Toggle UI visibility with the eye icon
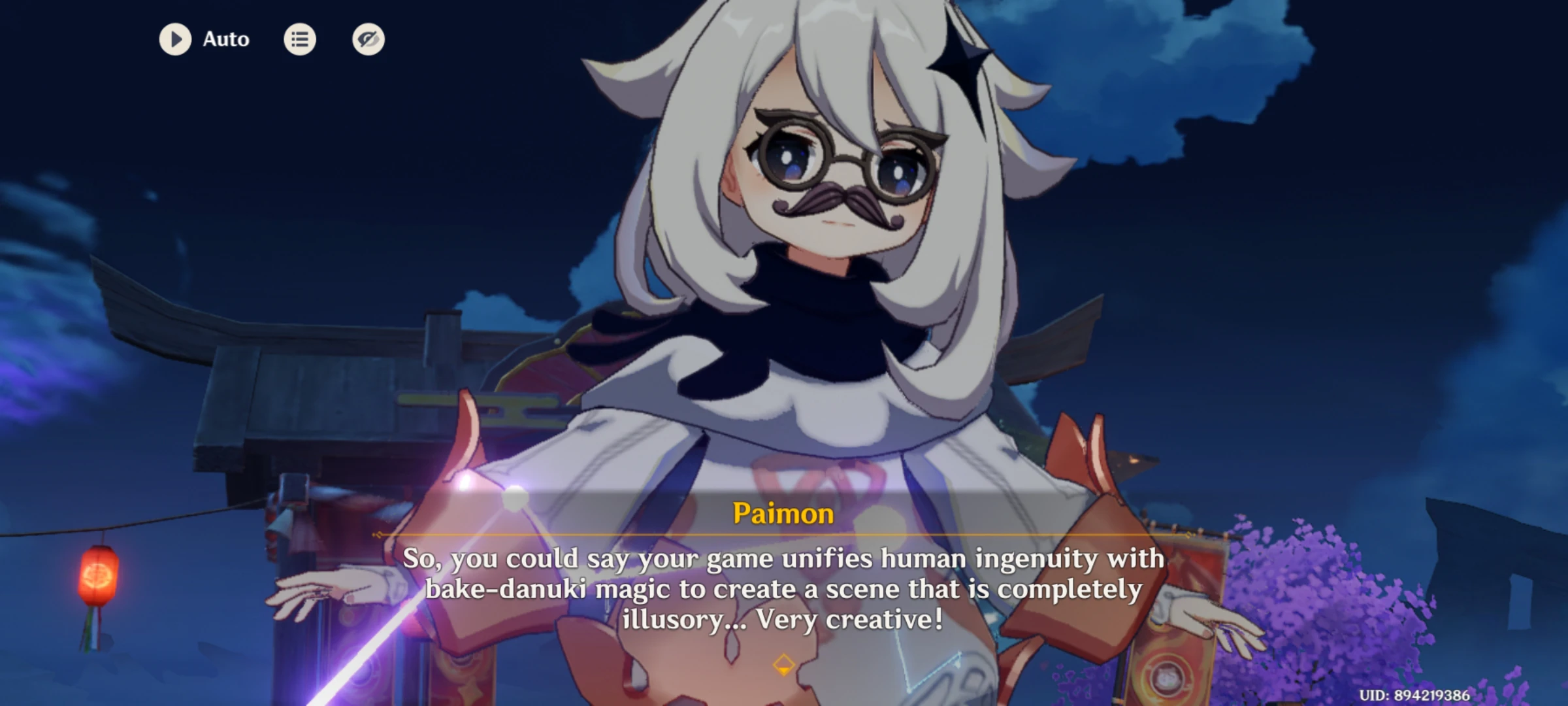Viewport: 1568px width, 706px height. 367,39
